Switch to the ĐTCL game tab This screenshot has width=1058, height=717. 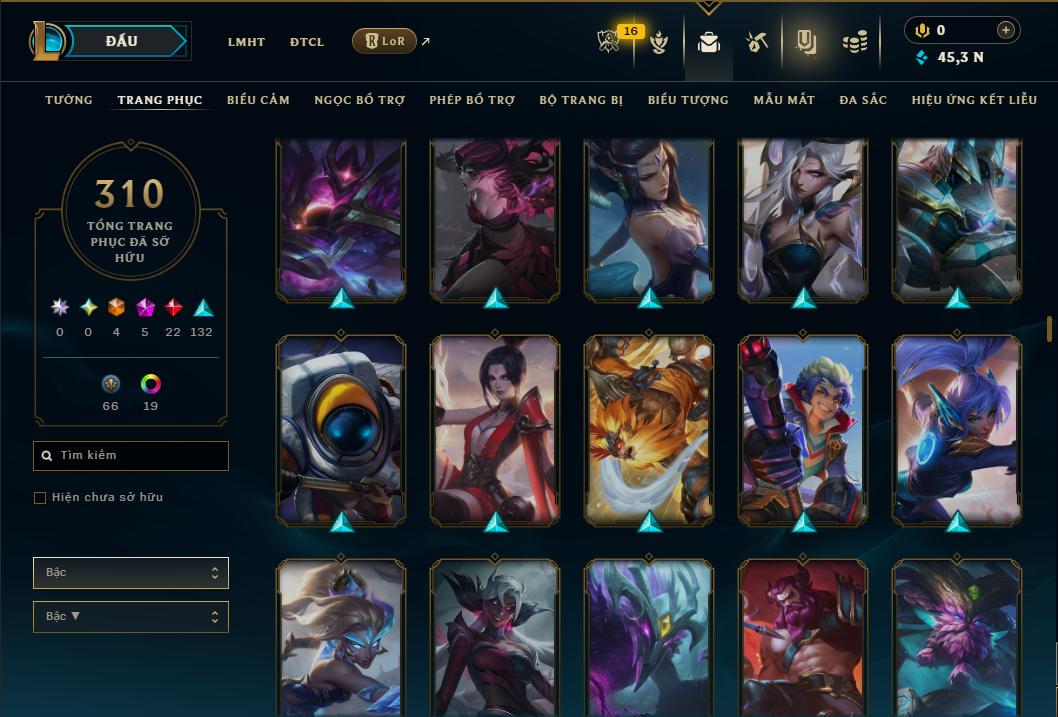point(307,42)
